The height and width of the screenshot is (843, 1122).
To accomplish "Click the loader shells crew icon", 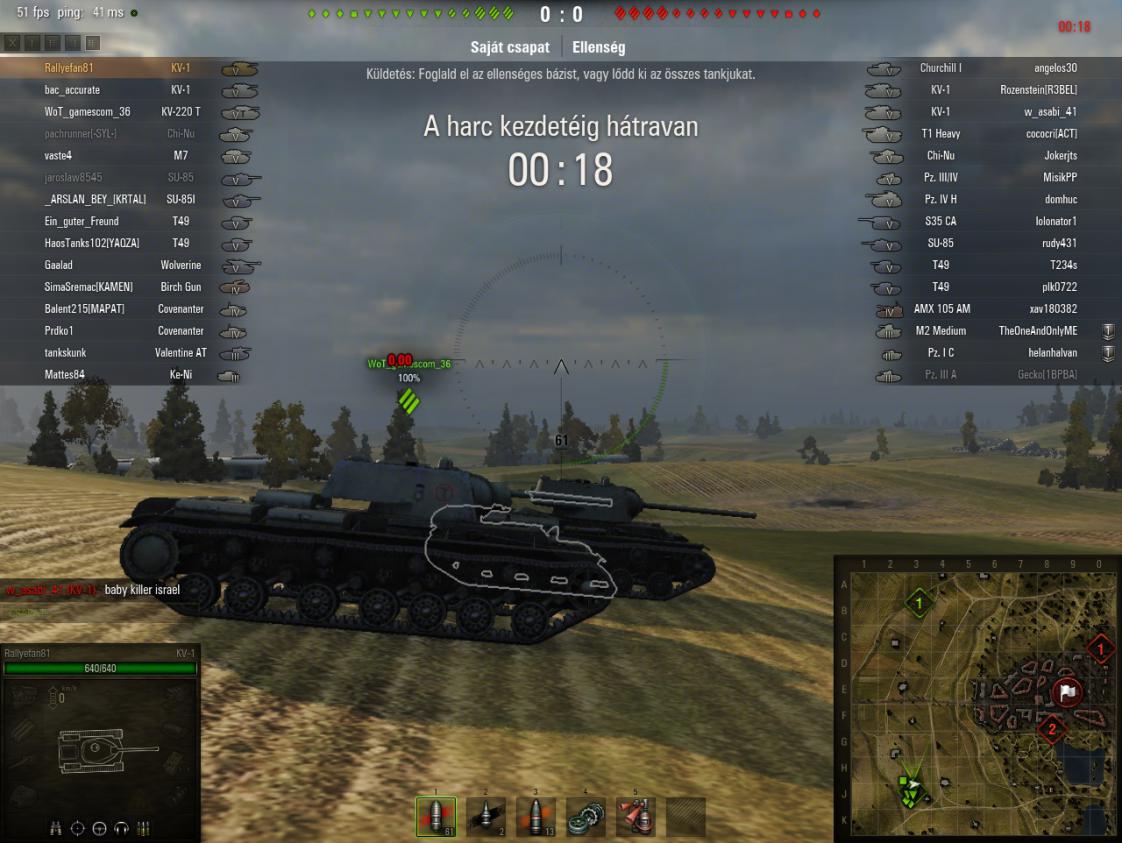I will click(143, 828).
